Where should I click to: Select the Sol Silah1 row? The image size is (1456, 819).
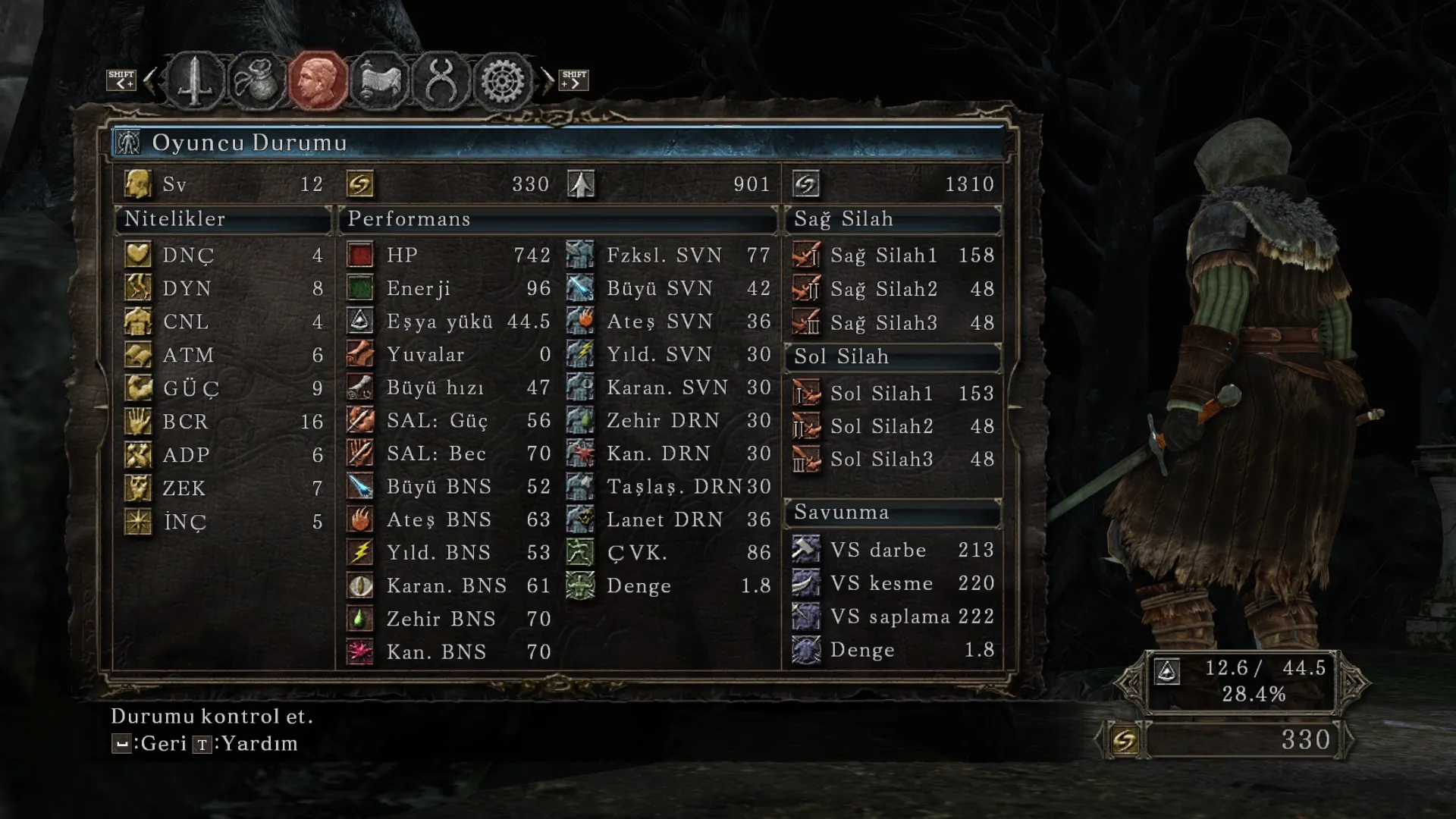click(x=893, y=394)
